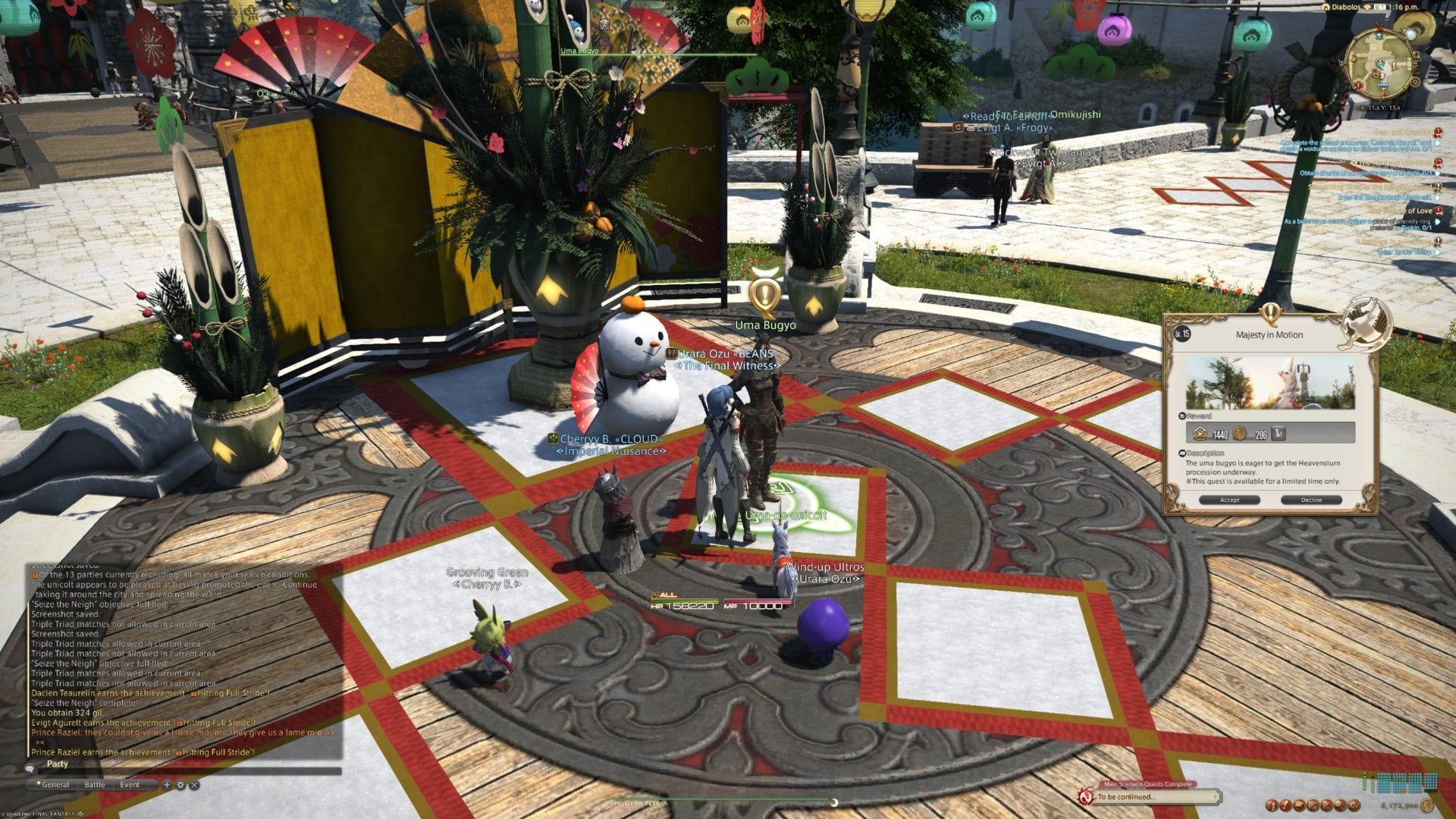
Task: Click the X icon to collapse the chat tabs
Action: [195, 785]
